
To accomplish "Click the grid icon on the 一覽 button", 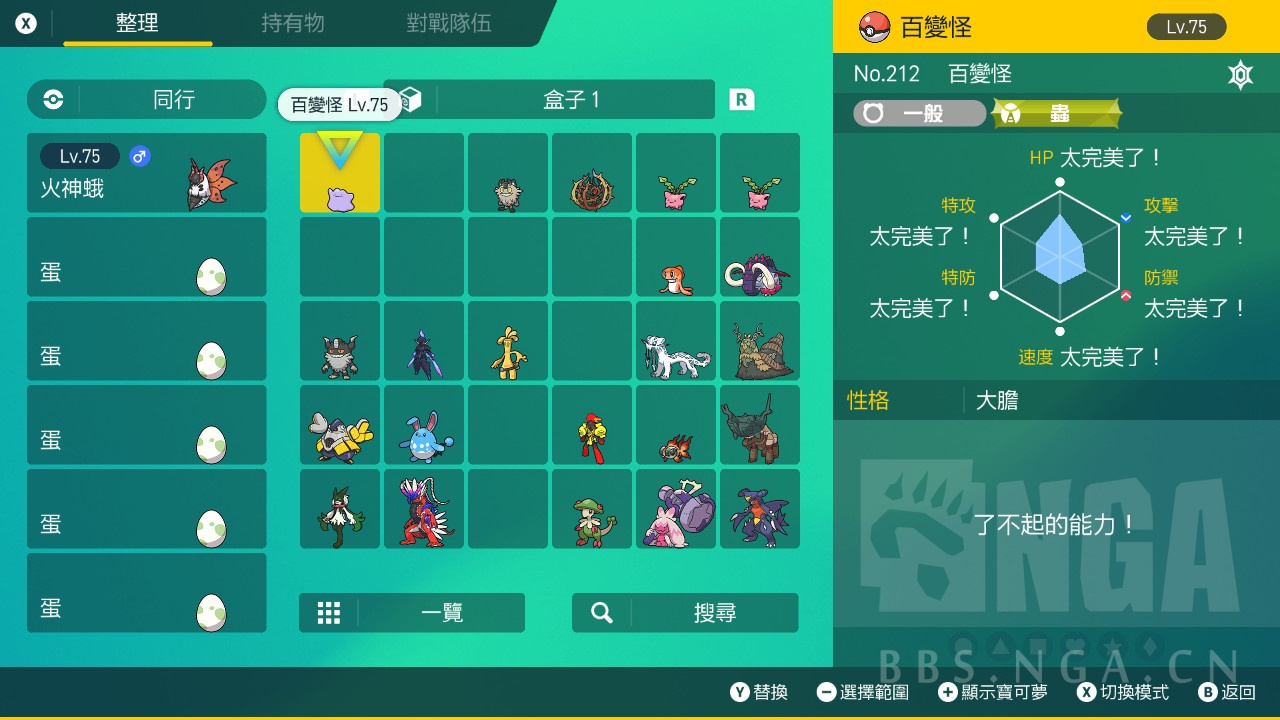I will pos(329,612).
